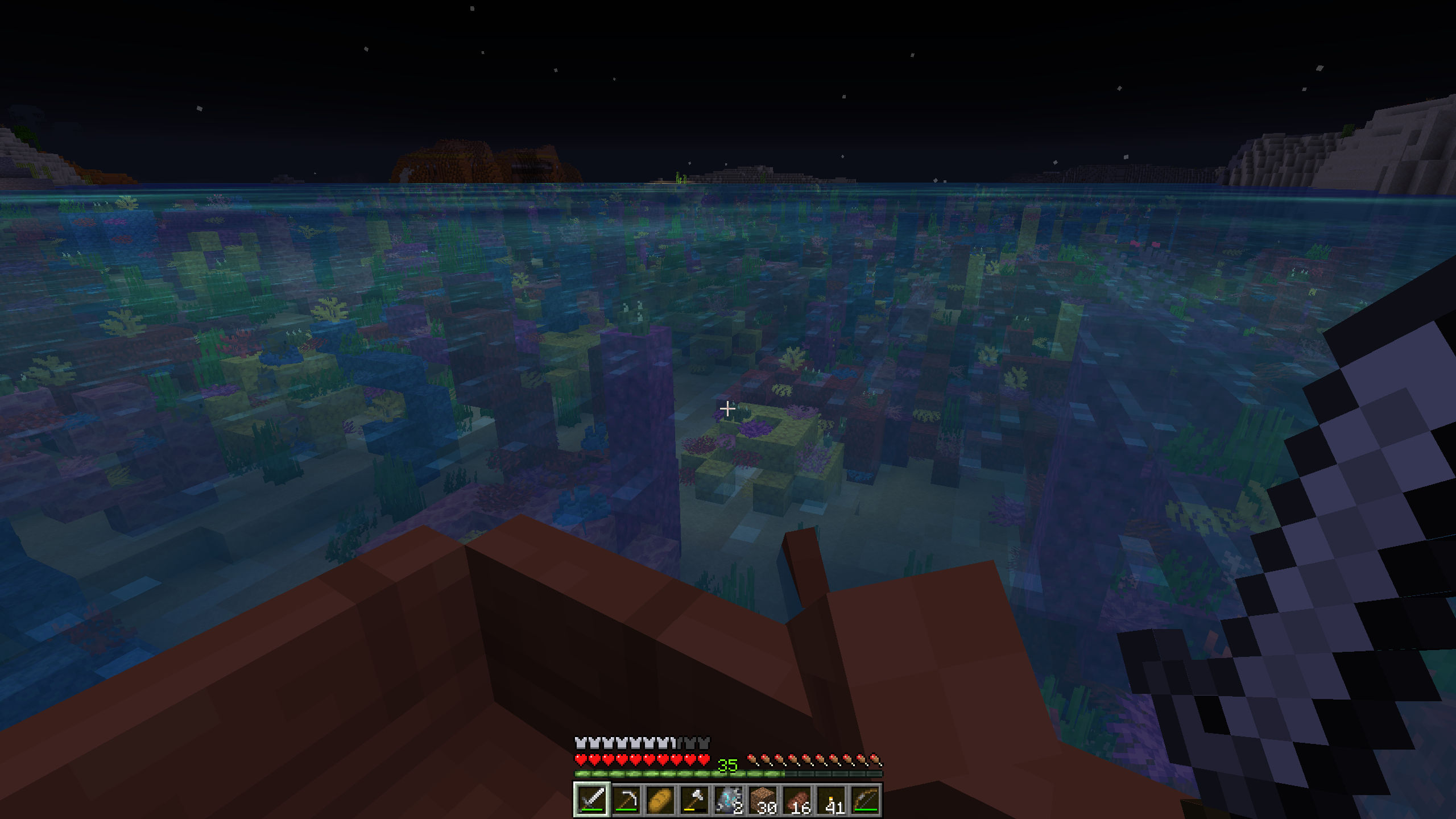
Task: Click the enchanted item stack of 2
Action: click(728, 800)
